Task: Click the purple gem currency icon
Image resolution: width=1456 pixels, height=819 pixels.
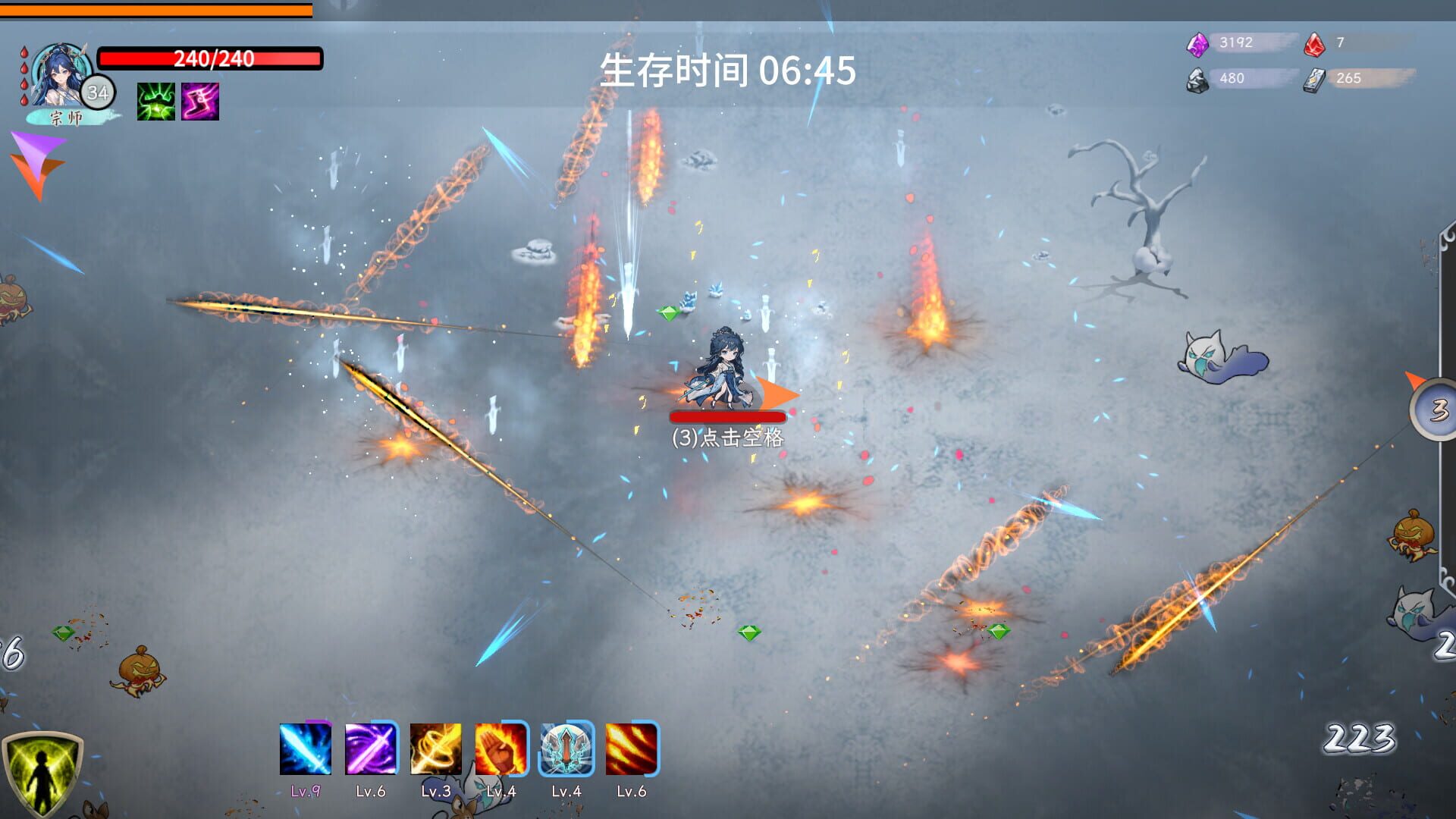Action: (1200, 43)
